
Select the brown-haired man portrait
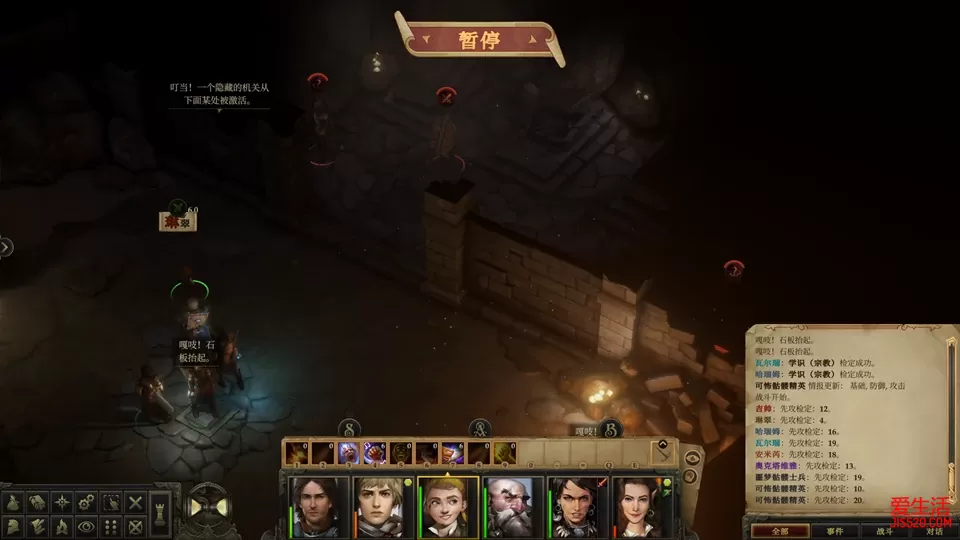319,507
